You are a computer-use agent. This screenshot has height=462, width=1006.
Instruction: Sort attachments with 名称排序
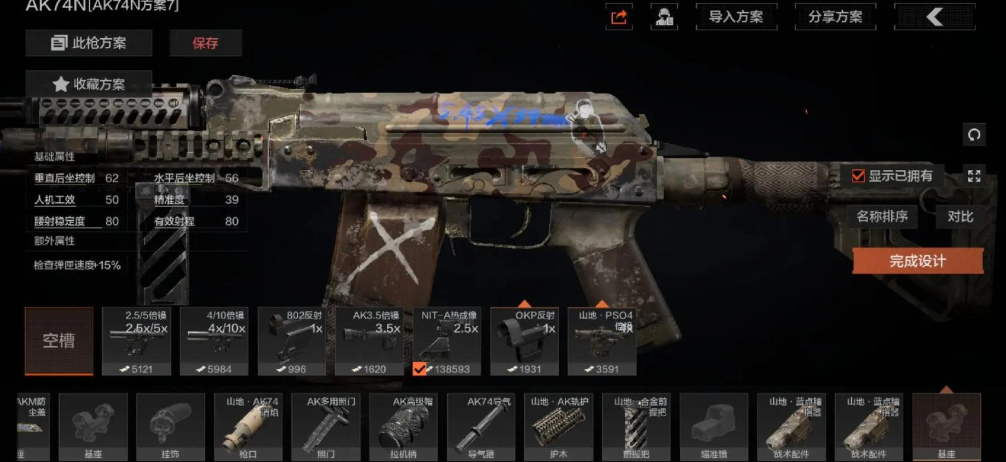coord(882,216)
